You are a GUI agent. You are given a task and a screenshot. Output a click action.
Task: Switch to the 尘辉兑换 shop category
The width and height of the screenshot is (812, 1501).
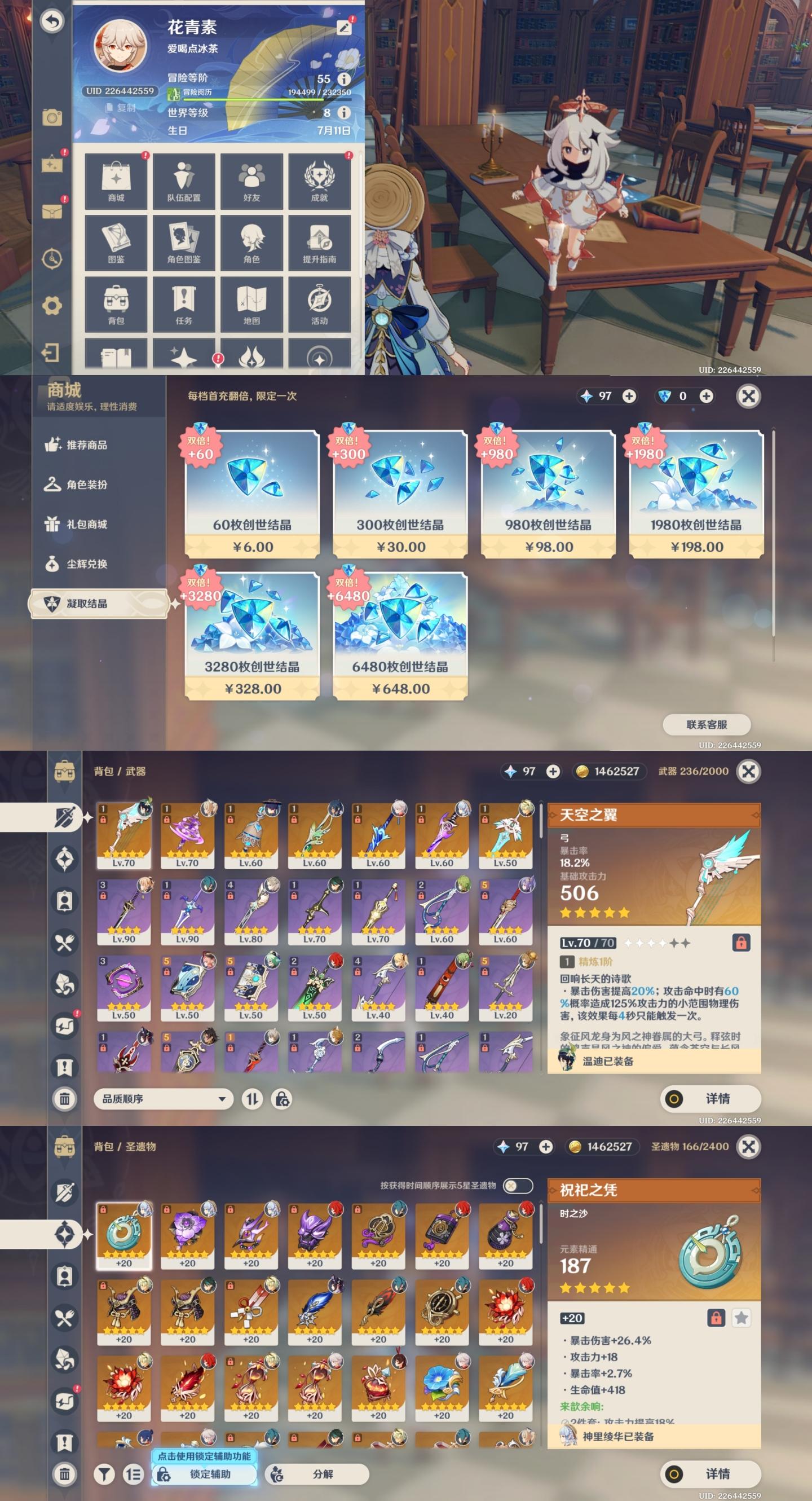[86, 564]
